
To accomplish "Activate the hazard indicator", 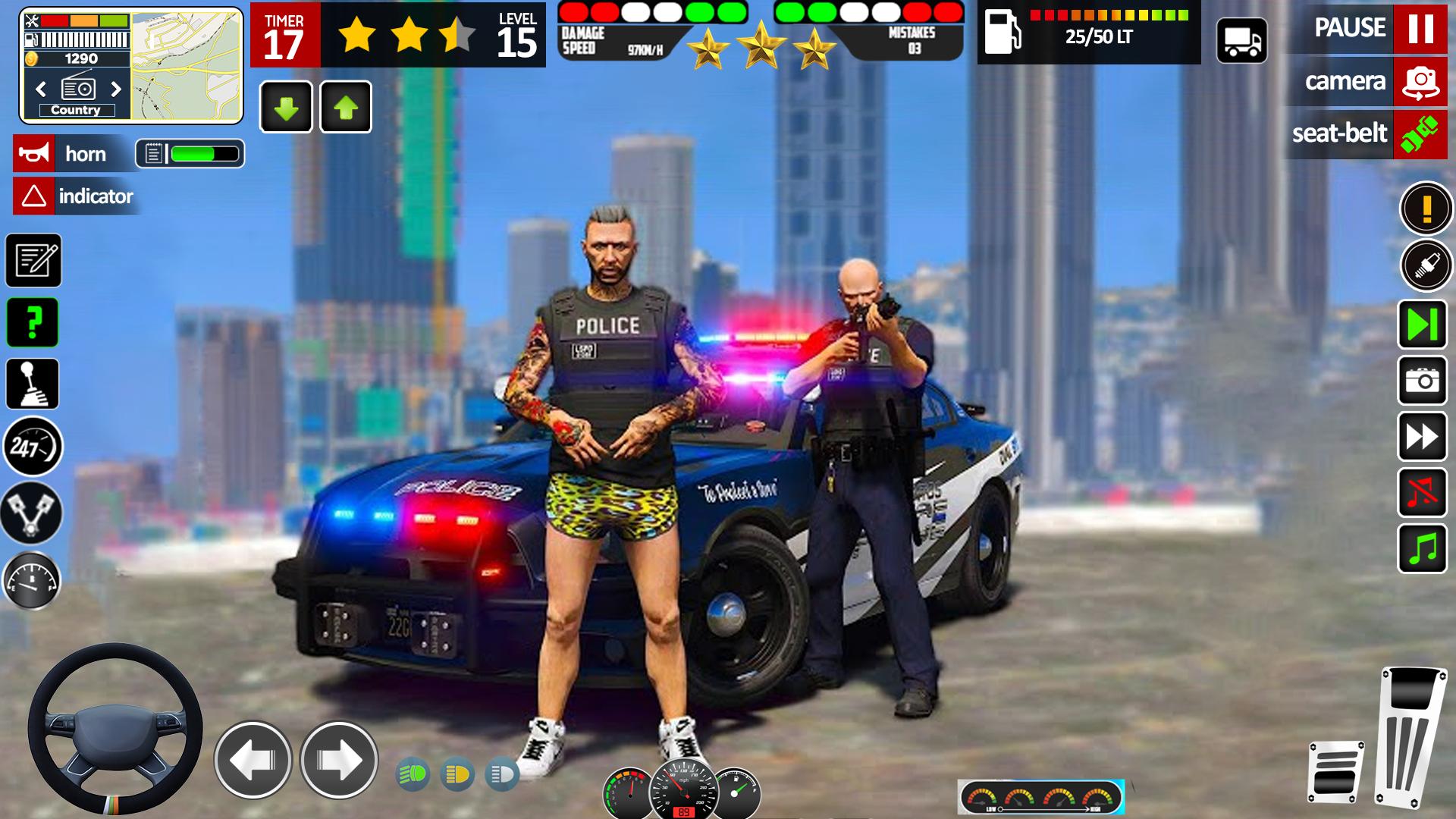I will 34,196.
